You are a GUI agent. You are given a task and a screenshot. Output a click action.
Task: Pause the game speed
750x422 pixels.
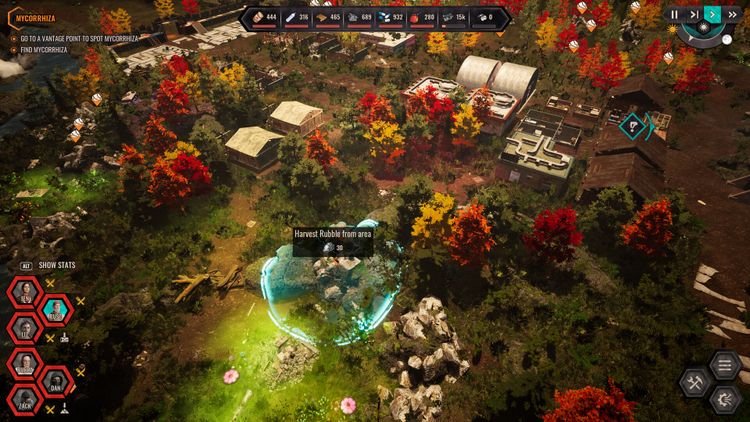pos(675,14)
